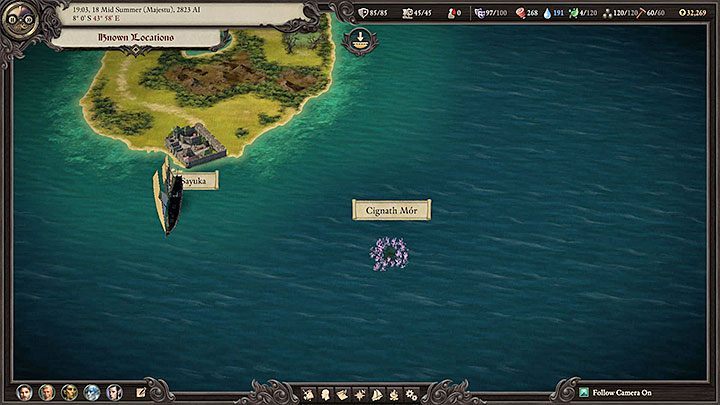Click the anchor disembark button
The width and height of the screenshot is (720, 405).
357,42
